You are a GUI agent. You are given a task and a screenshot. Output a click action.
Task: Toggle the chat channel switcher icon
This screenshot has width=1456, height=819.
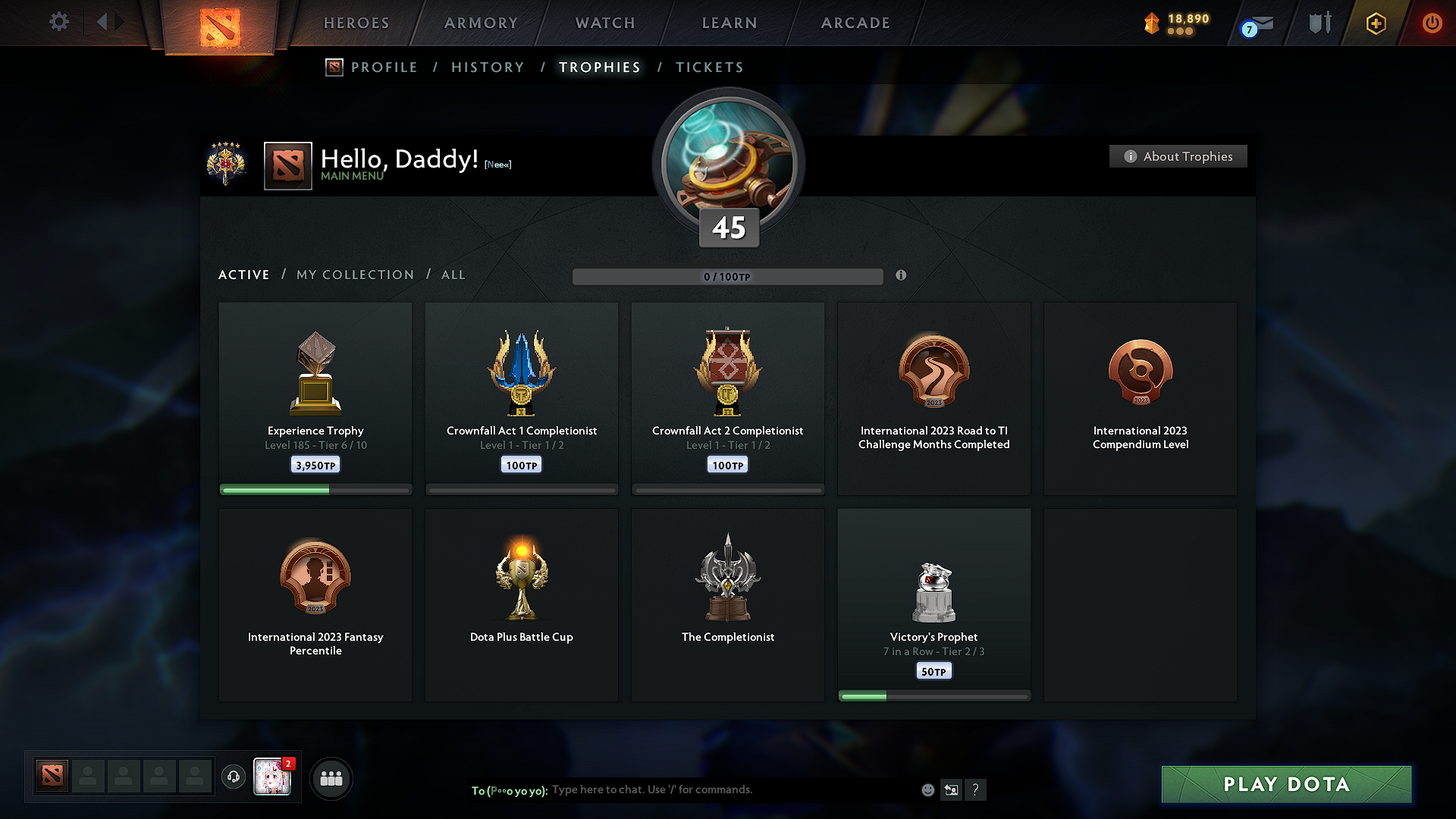click(952, 789)
